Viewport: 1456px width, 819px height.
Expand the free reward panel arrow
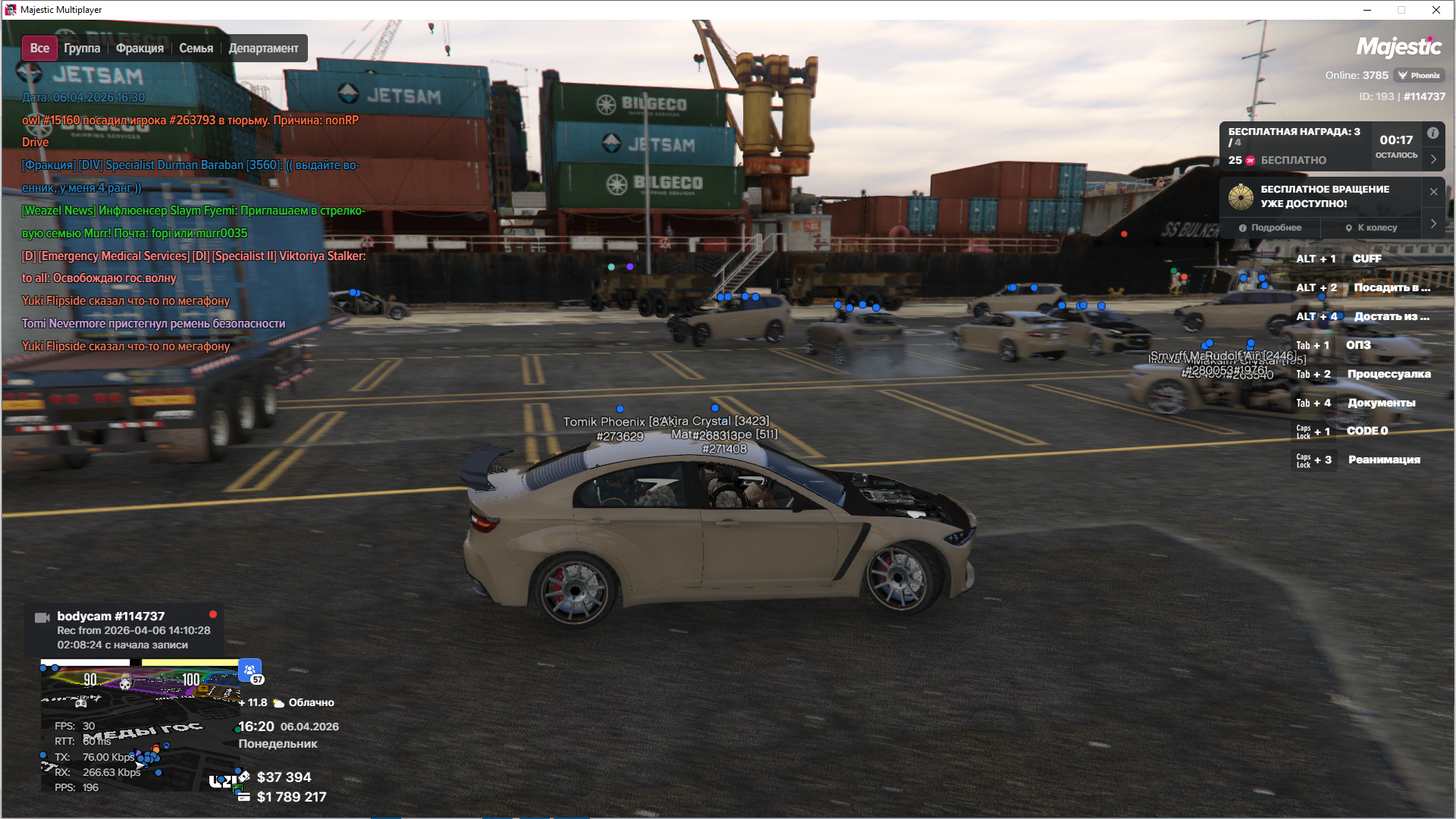(1433, 159)
